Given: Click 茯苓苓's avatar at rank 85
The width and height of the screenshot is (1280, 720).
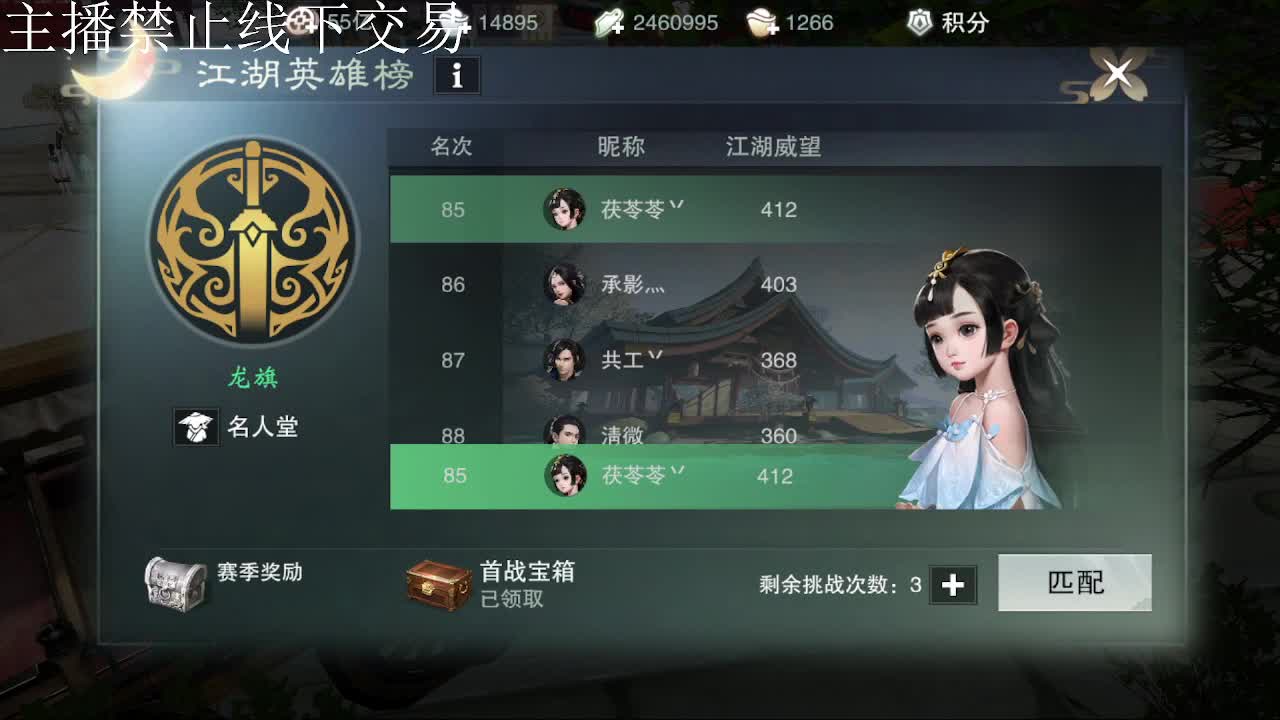Looking at the screenshot, I should (x=567, y=209).
